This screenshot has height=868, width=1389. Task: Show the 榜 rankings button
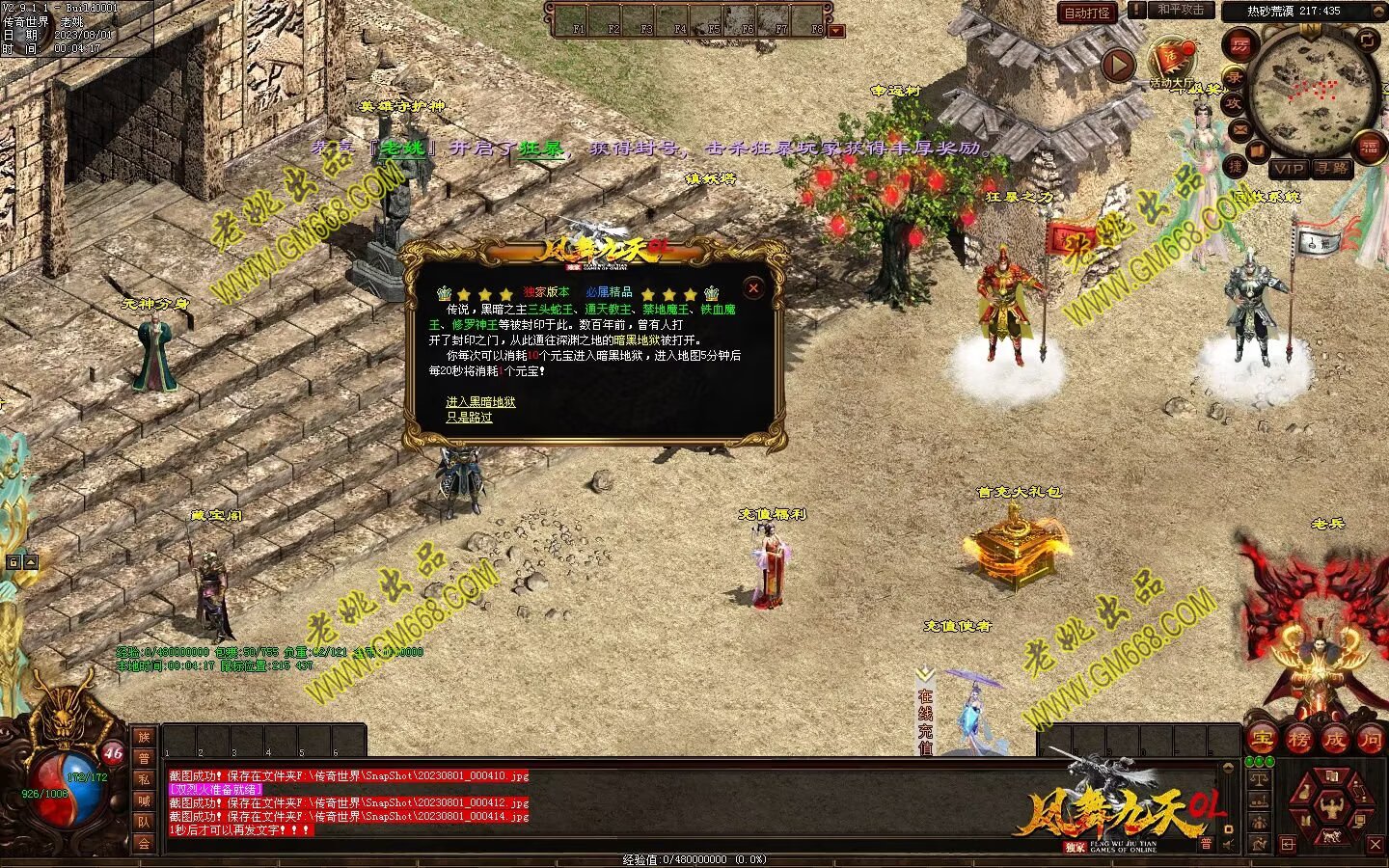1298,740
